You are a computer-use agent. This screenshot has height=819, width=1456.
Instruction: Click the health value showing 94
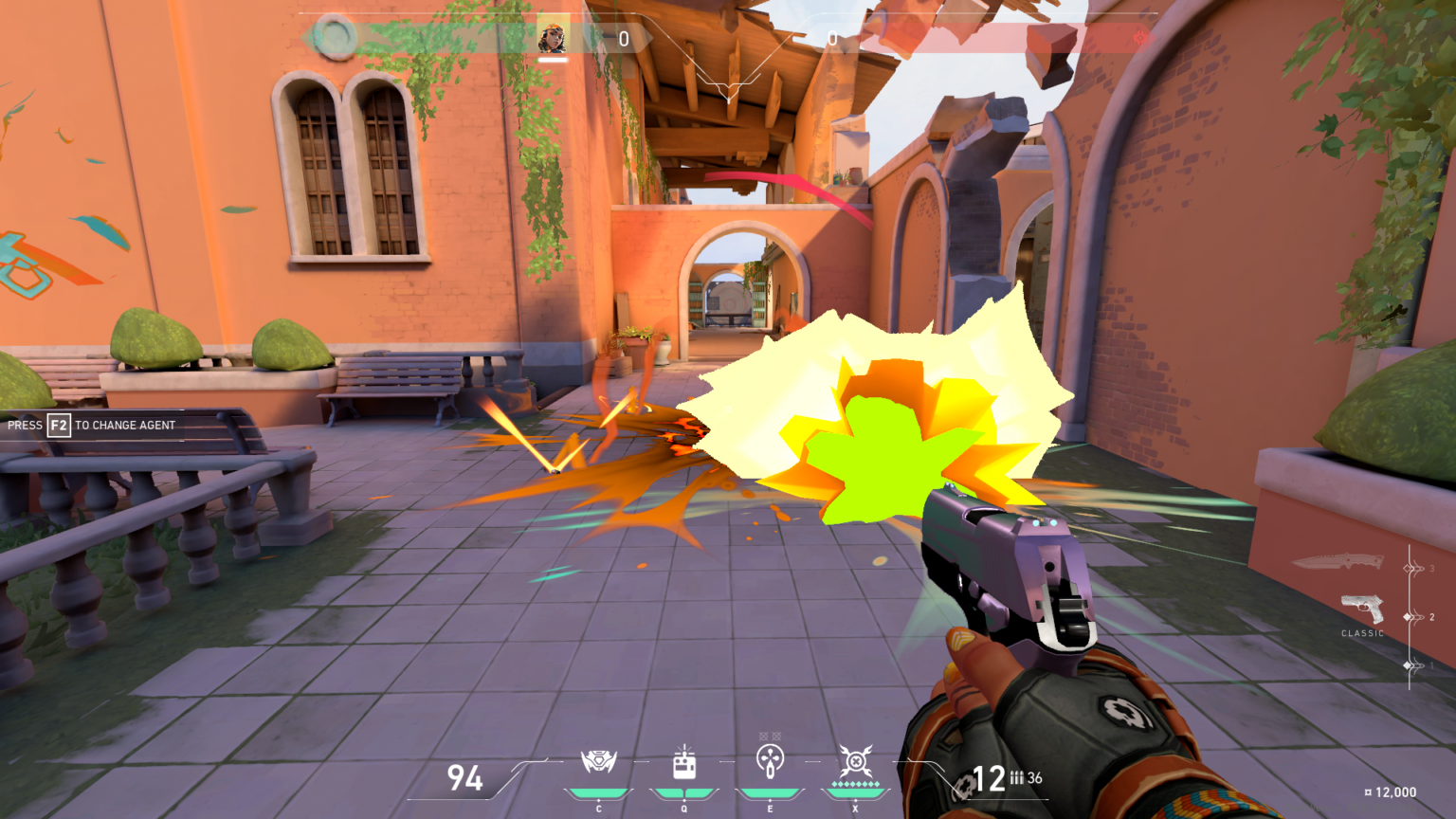tap(463, 775)
